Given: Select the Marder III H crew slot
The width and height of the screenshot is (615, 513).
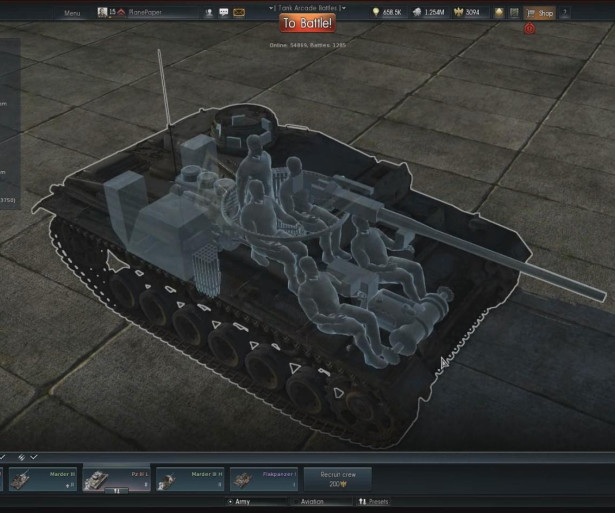Looking at the screenshot, I should (x=190, y=478).
